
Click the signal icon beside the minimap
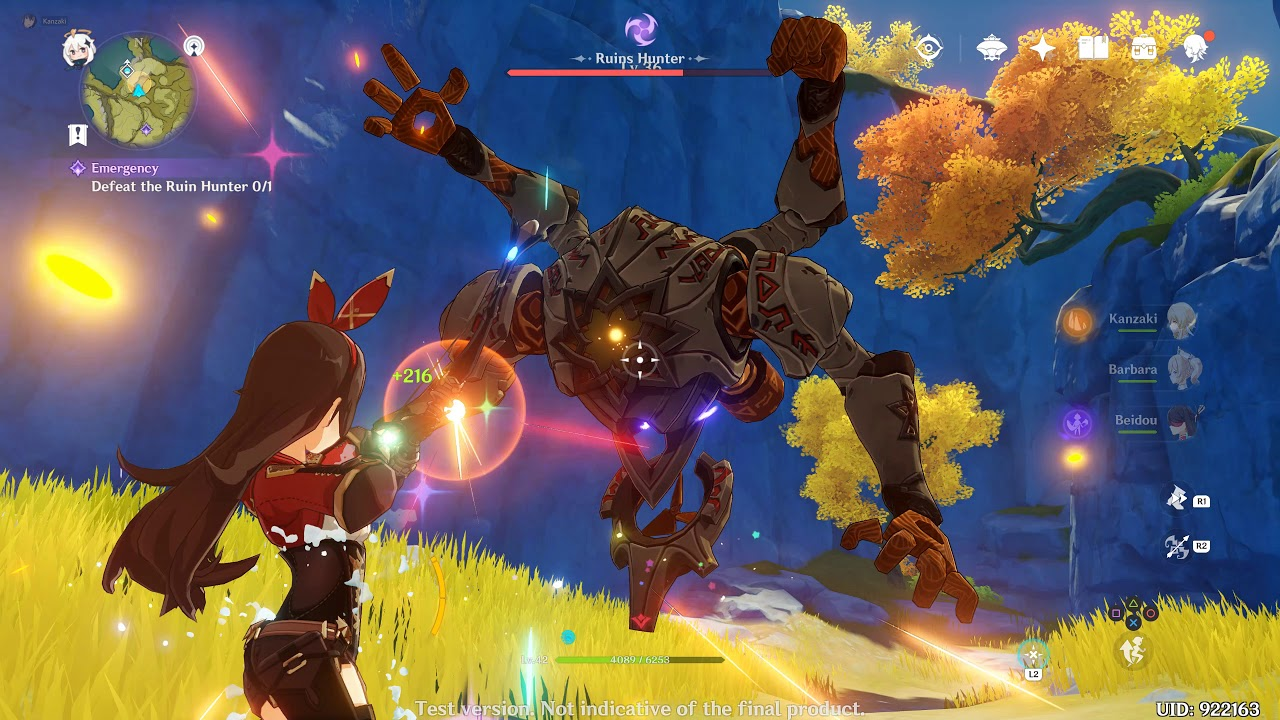click(x=194, y=46)
